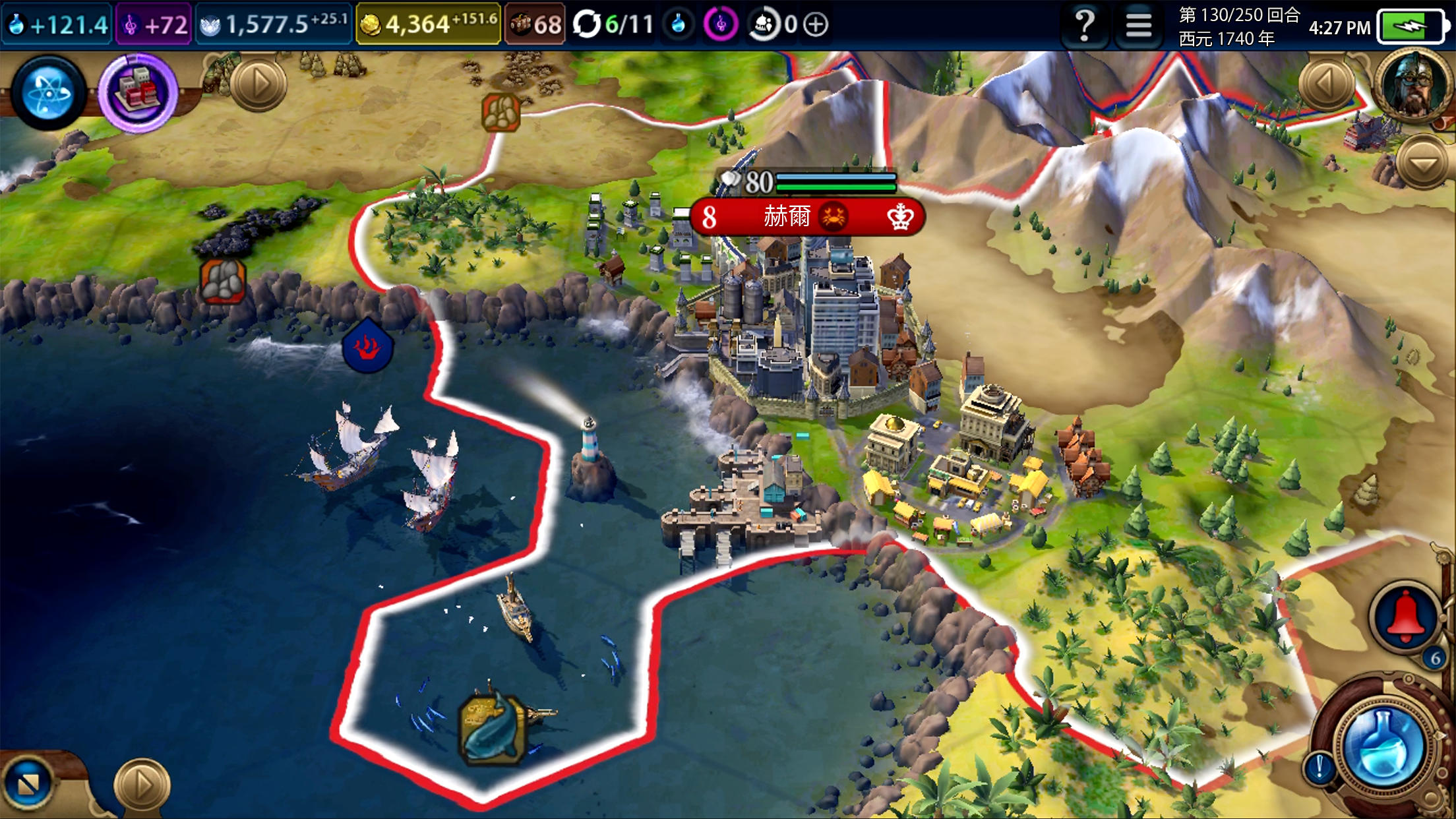Open the Great People progress tracker

tap(765, 25)
